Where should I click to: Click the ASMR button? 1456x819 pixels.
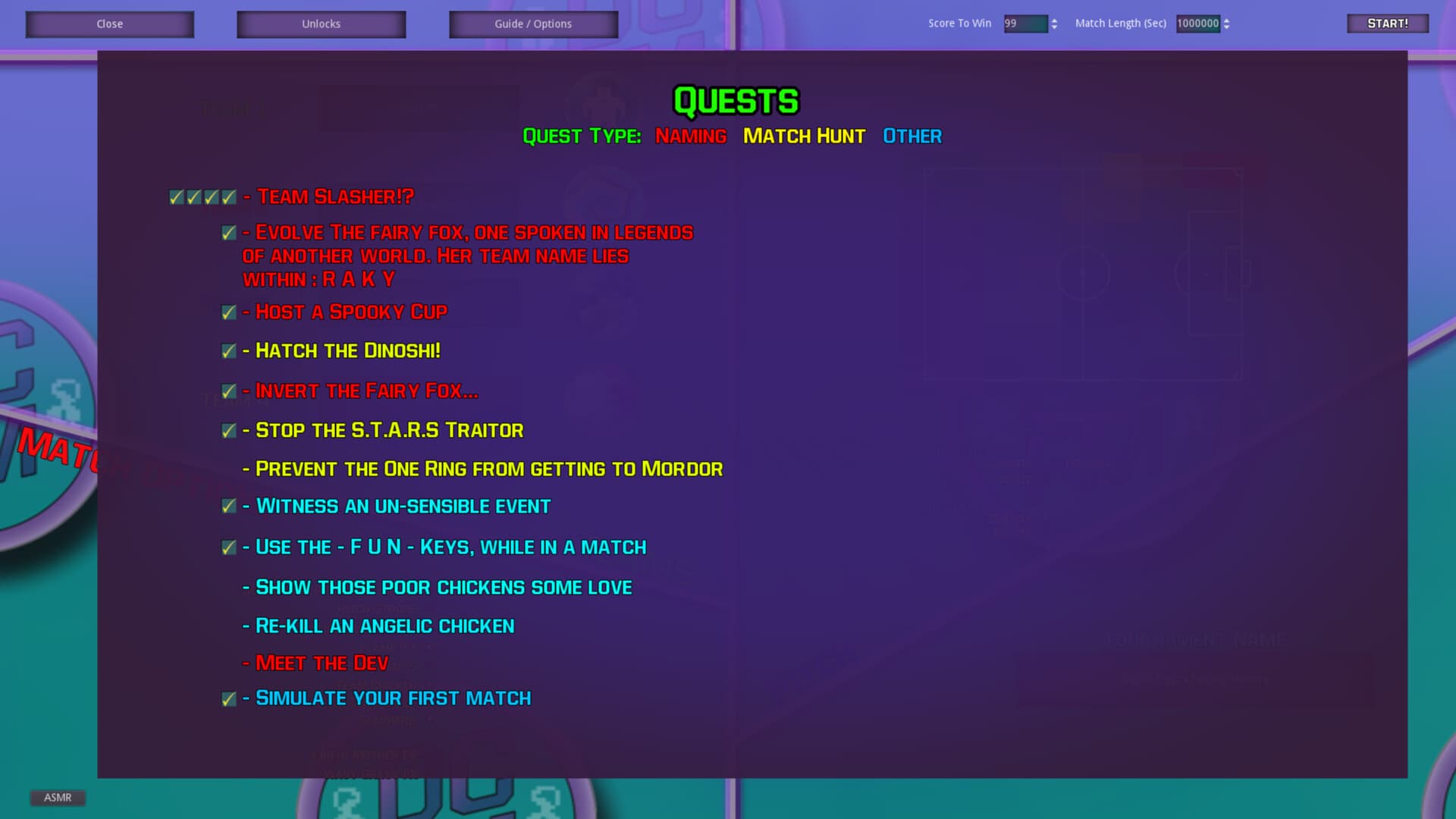[58, 797]
